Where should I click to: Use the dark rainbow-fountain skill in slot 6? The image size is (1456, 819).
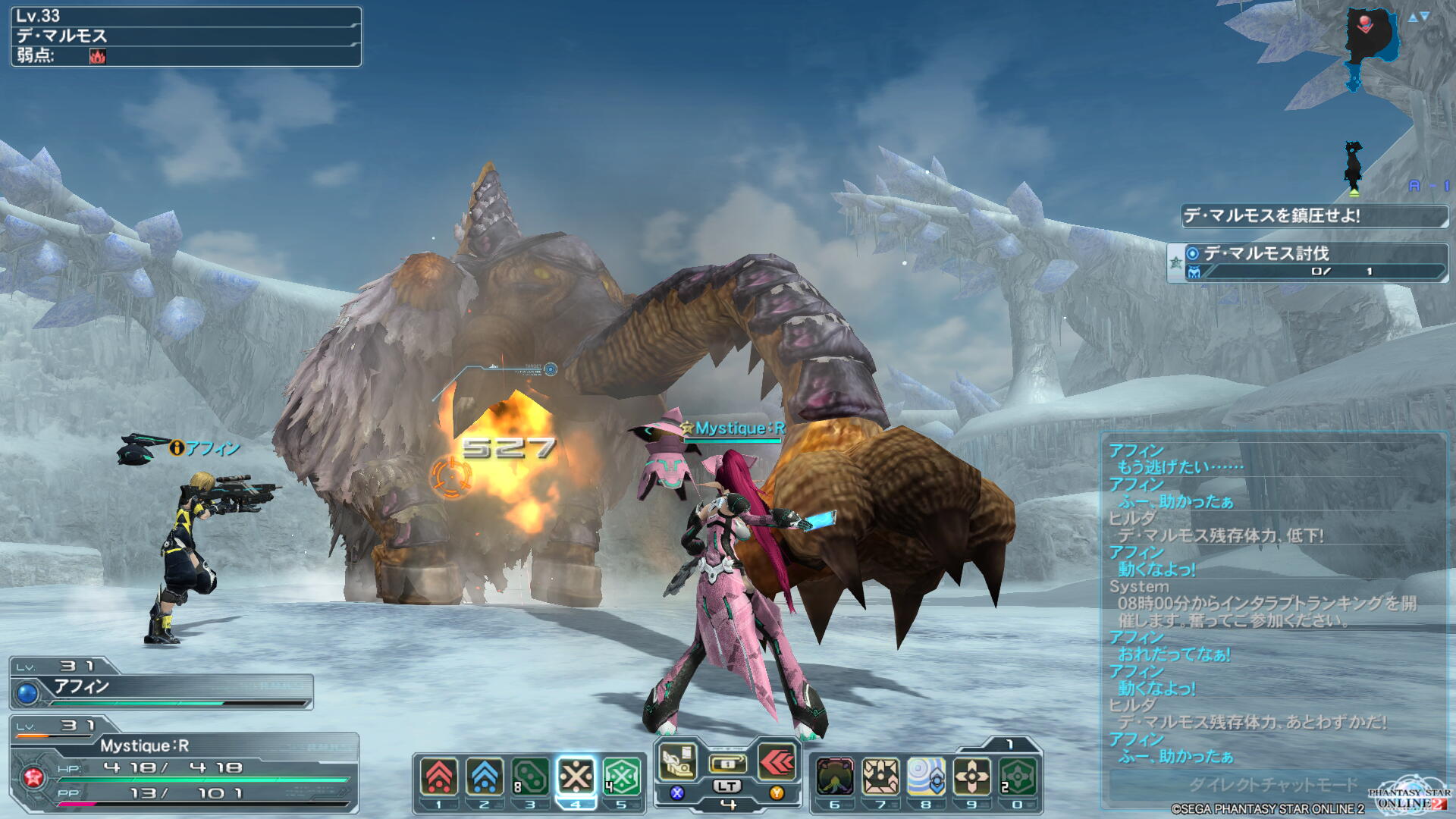(x=835, y=777)
